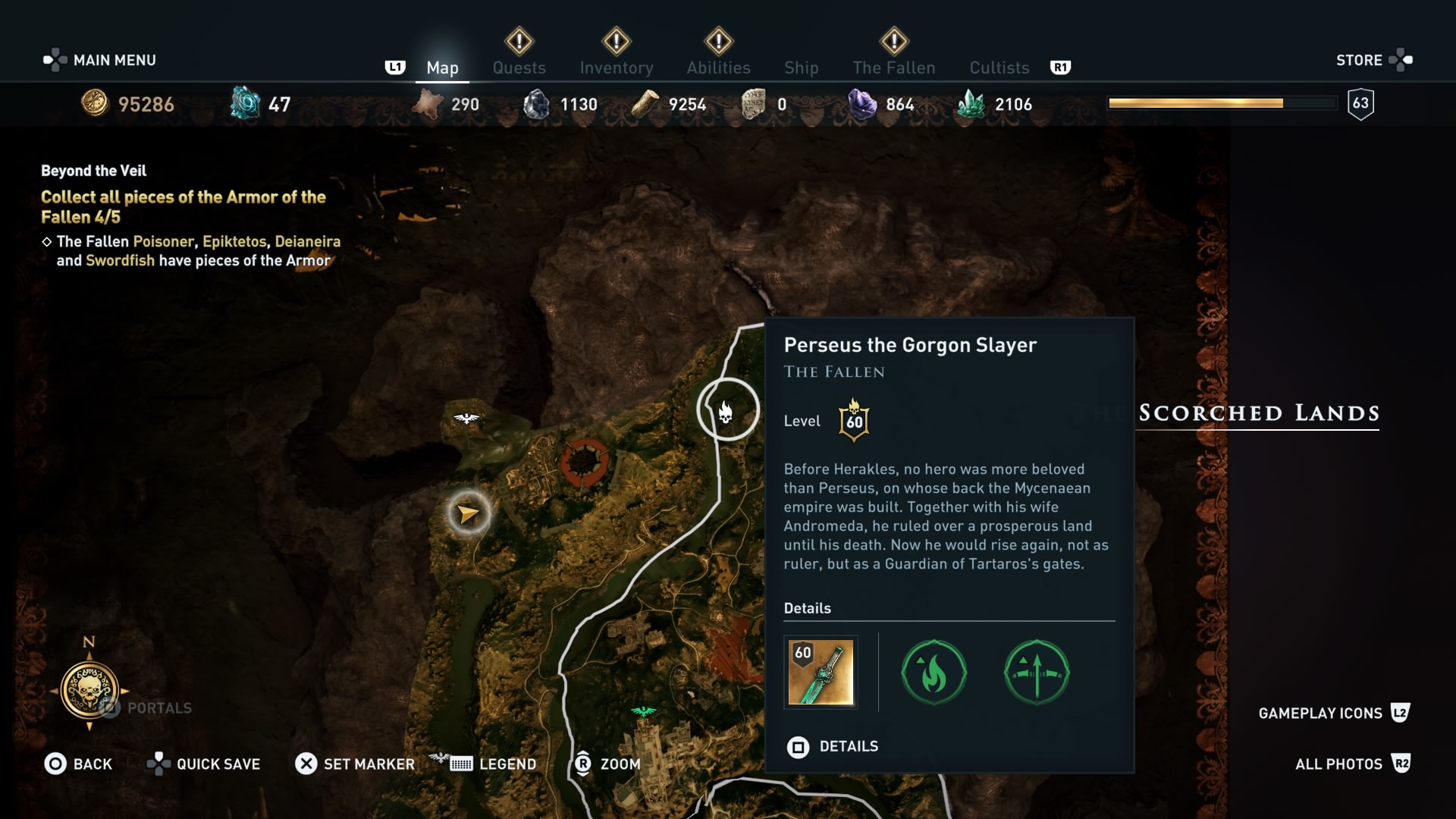Click the drachmae coin currency icon
The width and height of the screenshot is (1456, 819).
tap(96, 104)
